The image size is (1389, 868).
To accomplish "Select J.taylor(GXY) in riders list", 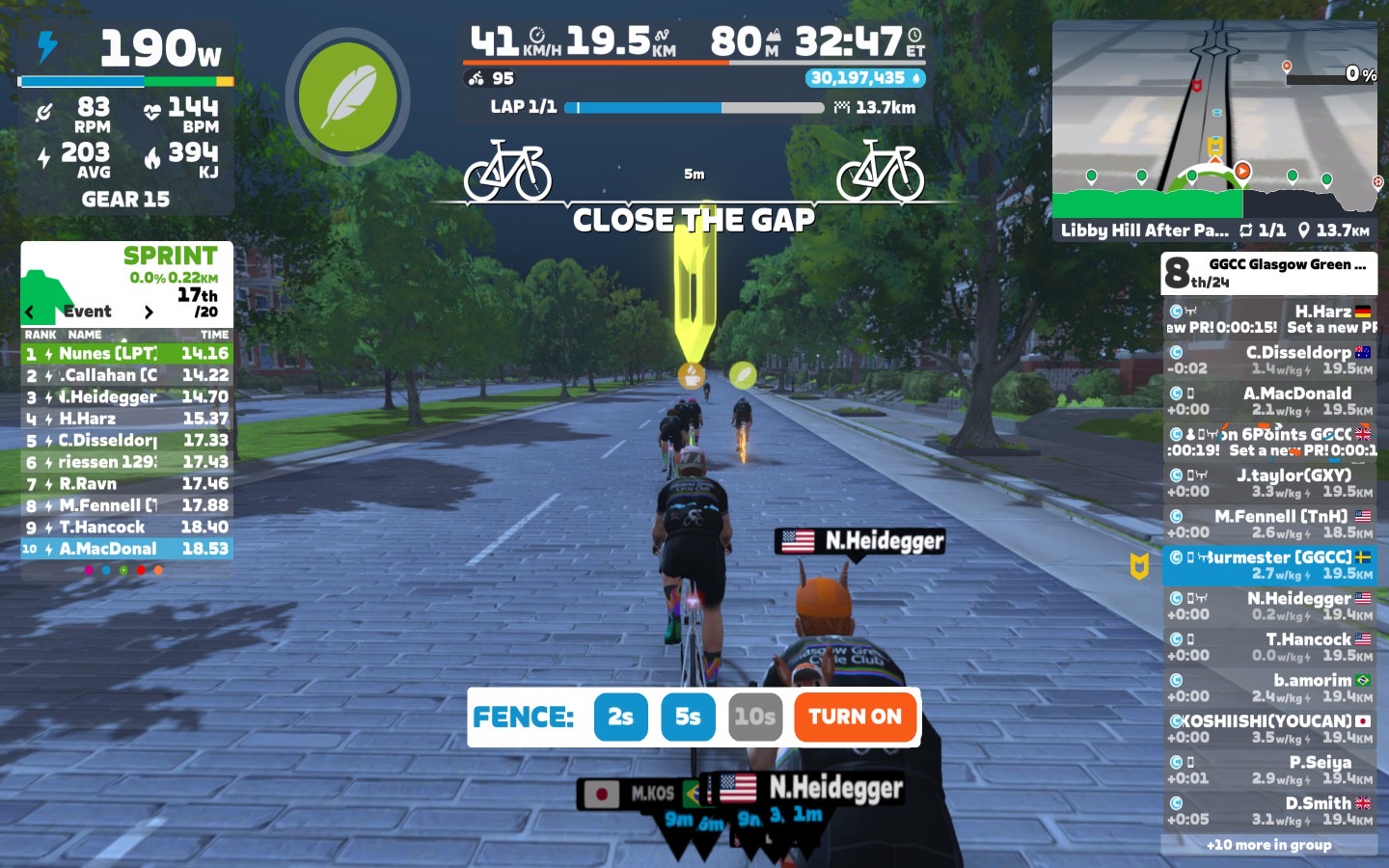I will click(1269, 482).
